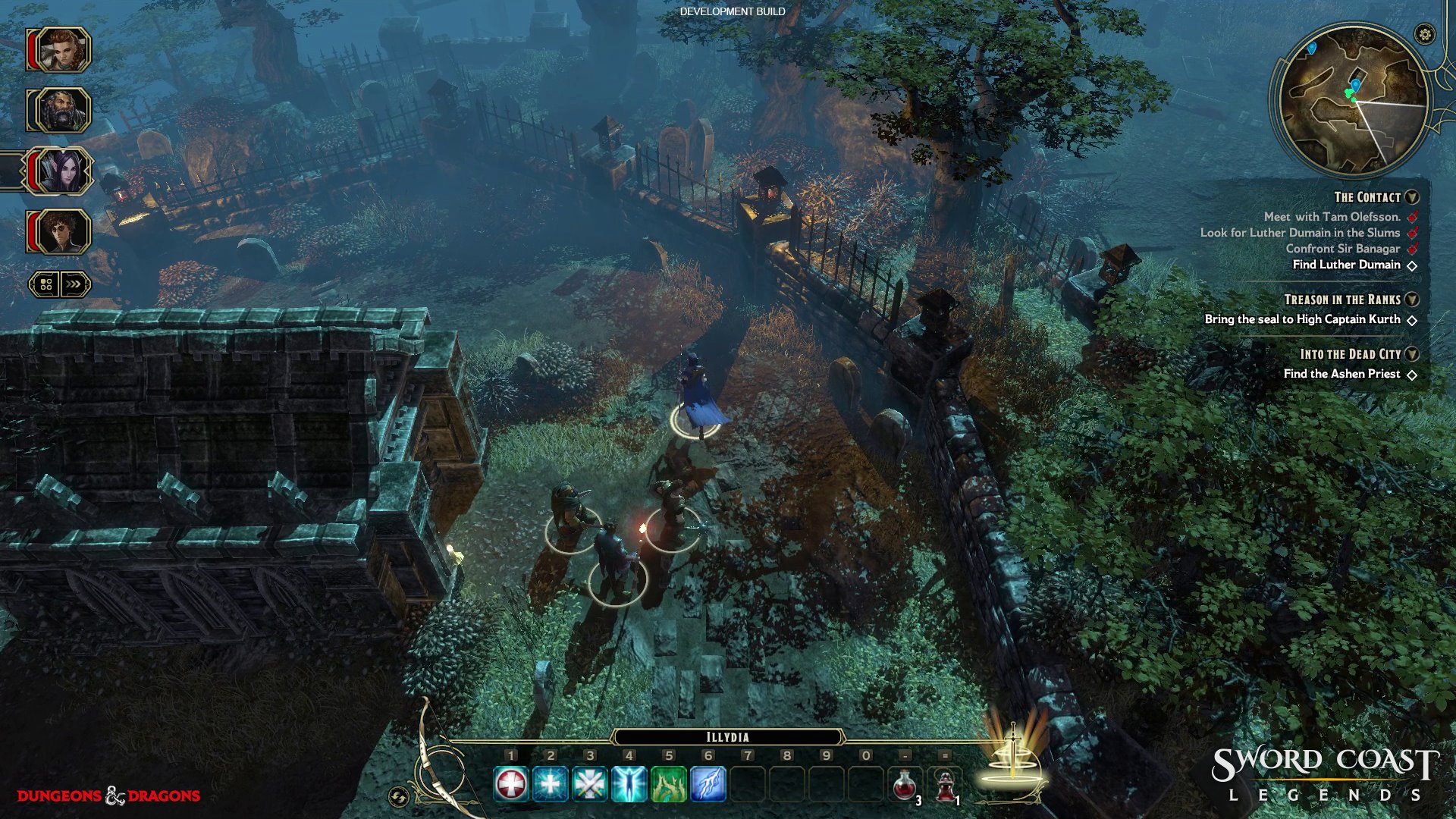Click the triple-chevron button under the portraits
The width and height of the screenshot is (1456, 819).
click(x=74, y=284)
